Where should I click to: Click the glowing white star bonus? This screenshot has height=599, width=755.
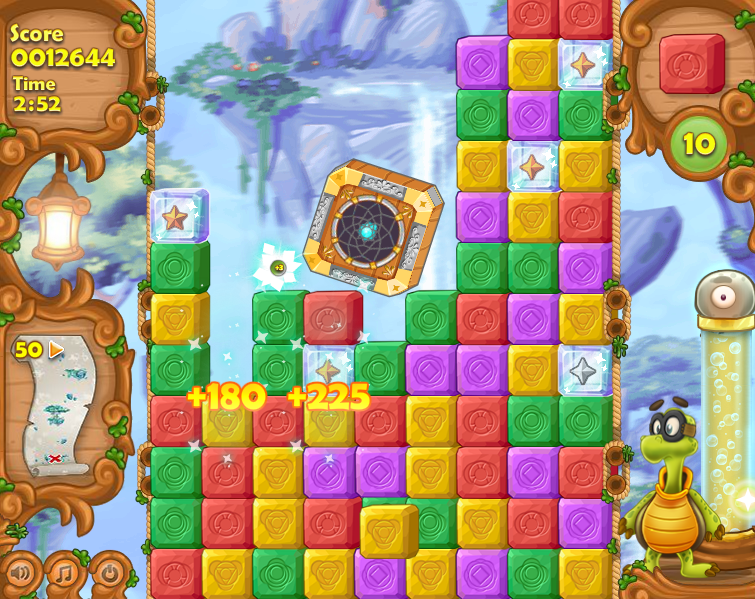pos(278,267)
